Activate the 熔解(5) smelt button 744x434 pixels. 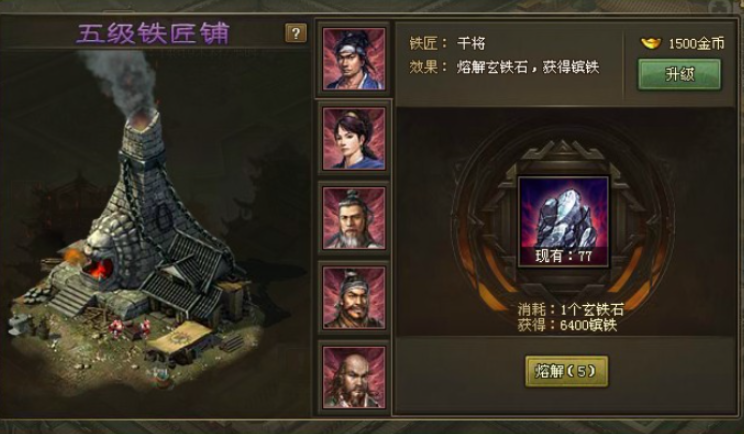click(x=566, y=370)
